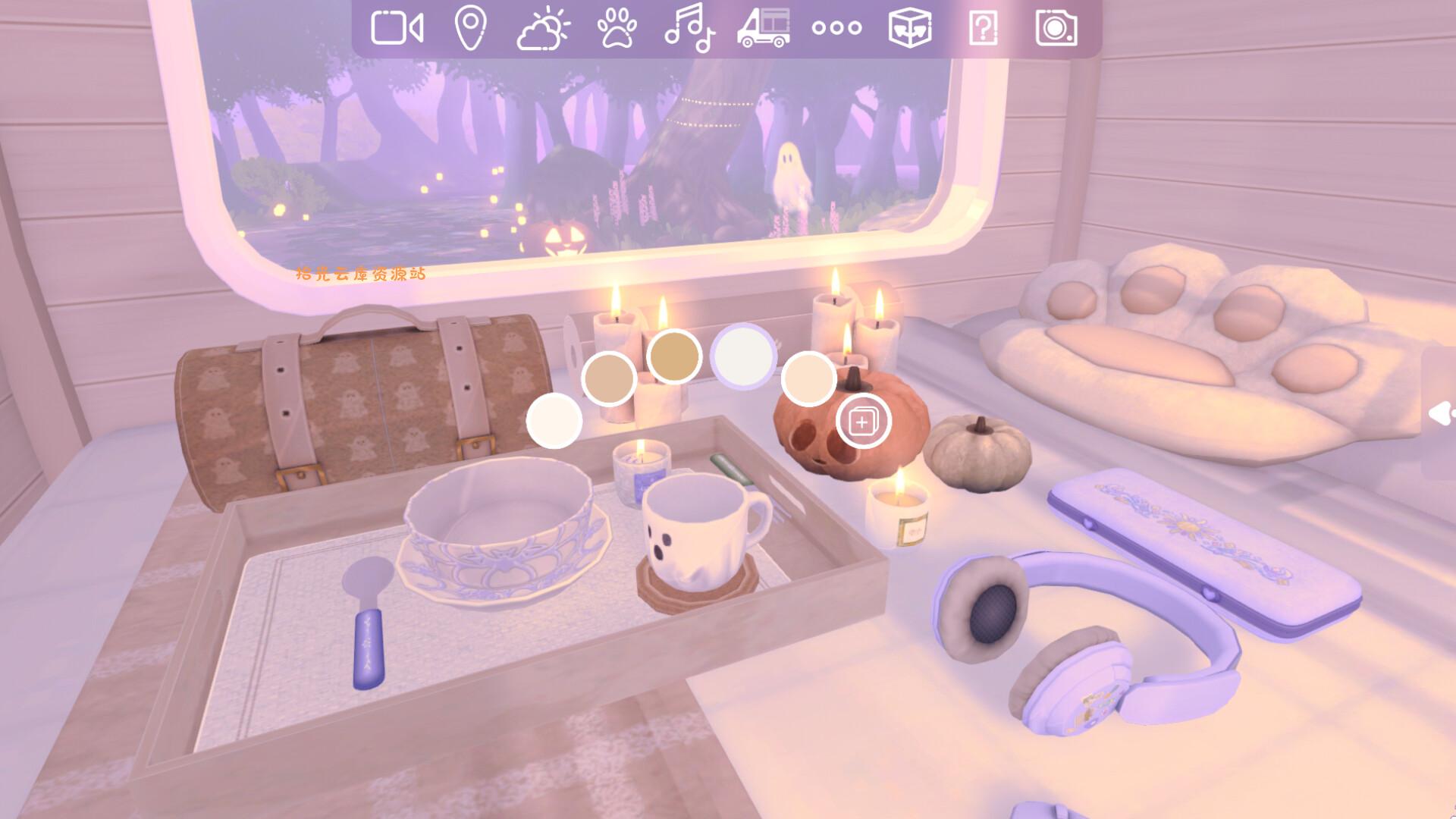Open the help question mark icon
Viewport: 1456px width, 819px height.
[x=983, y=29]
